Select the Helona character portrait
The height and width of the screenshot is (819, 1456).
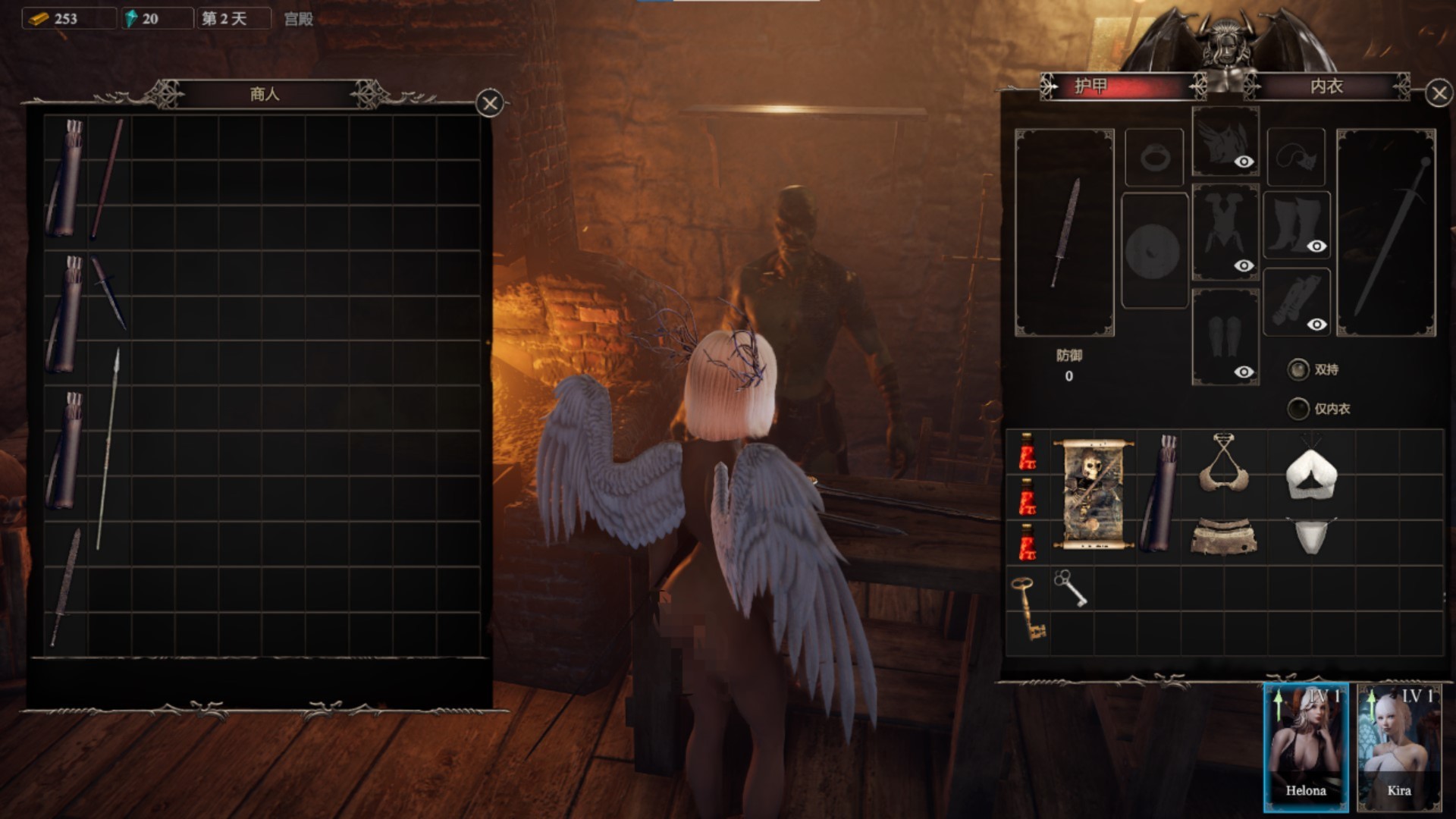coord(1305,747)
